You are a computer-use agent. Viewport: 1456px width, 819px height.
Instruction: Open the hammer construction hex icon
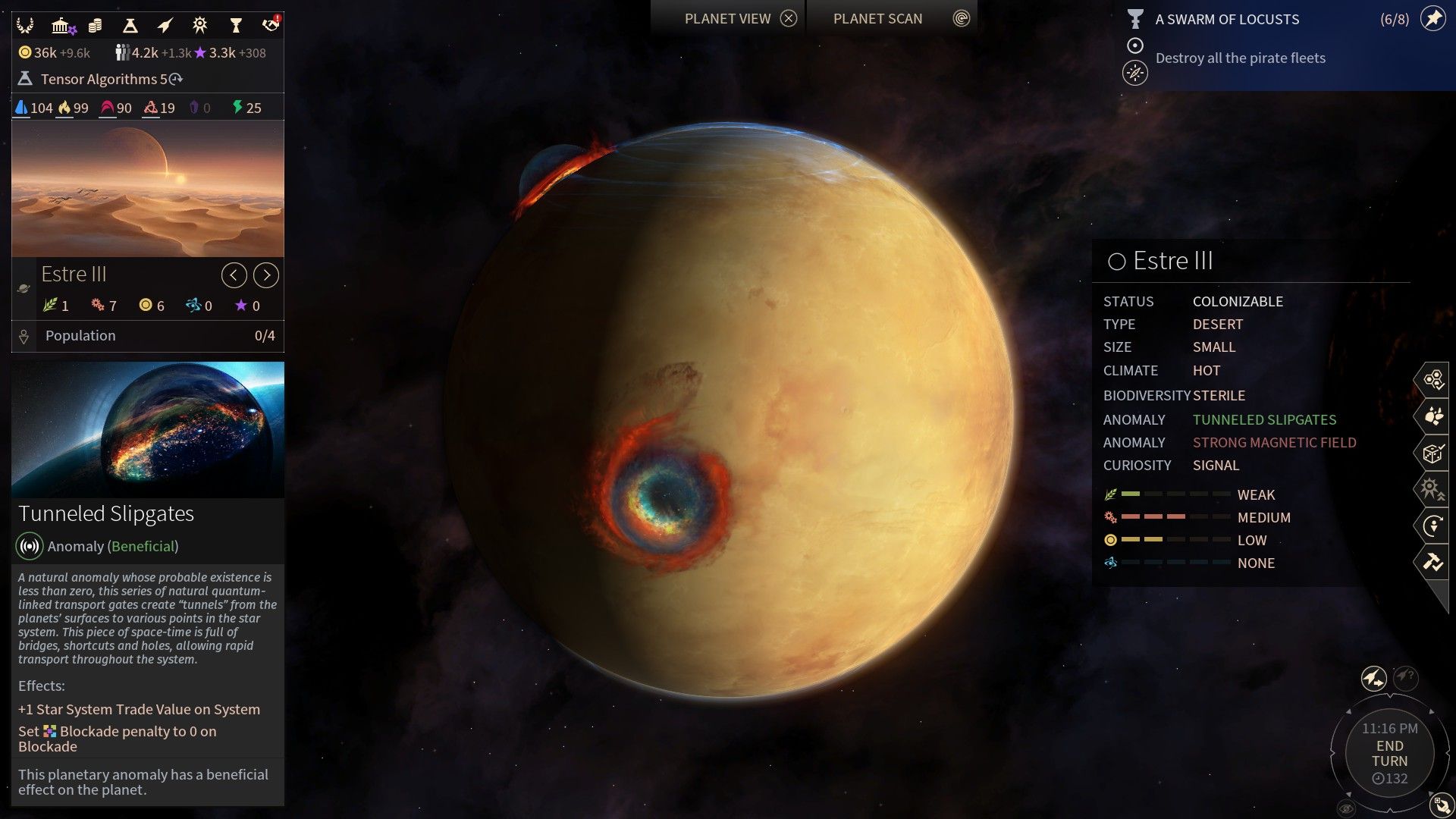1433,561
